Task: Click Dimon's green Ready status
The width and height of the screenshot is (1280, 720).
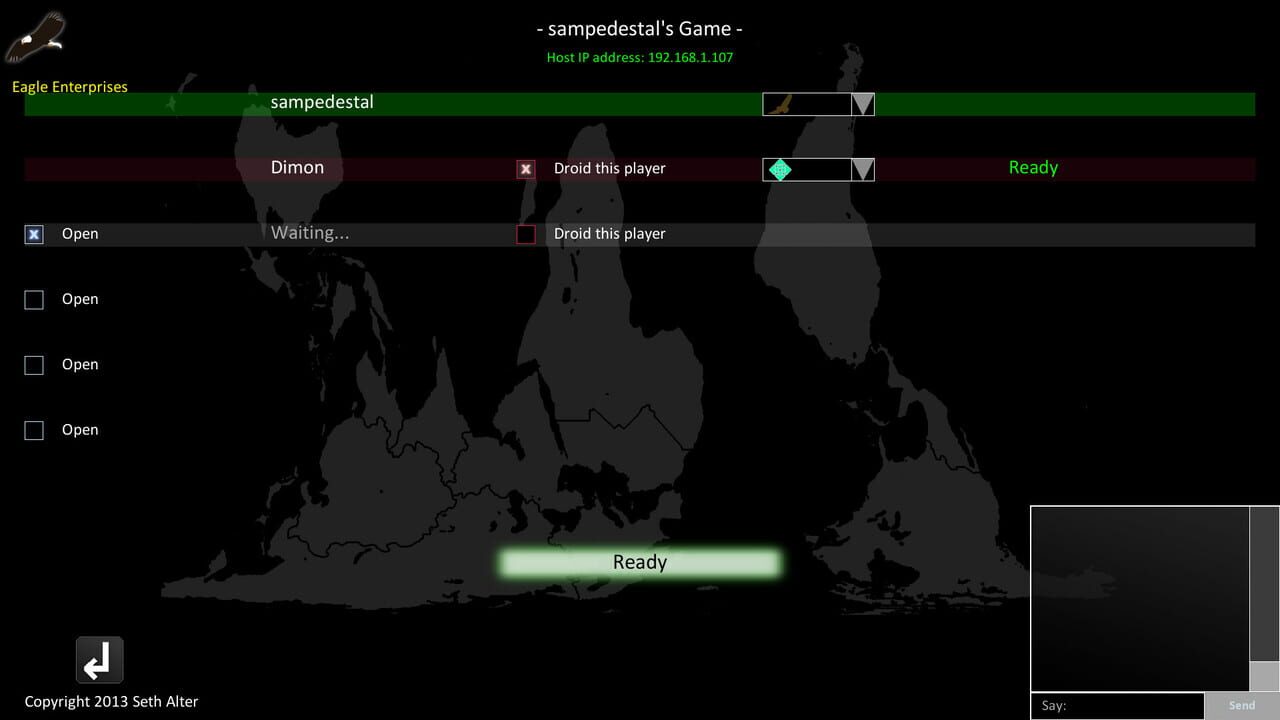Action: pos(1033,167)
